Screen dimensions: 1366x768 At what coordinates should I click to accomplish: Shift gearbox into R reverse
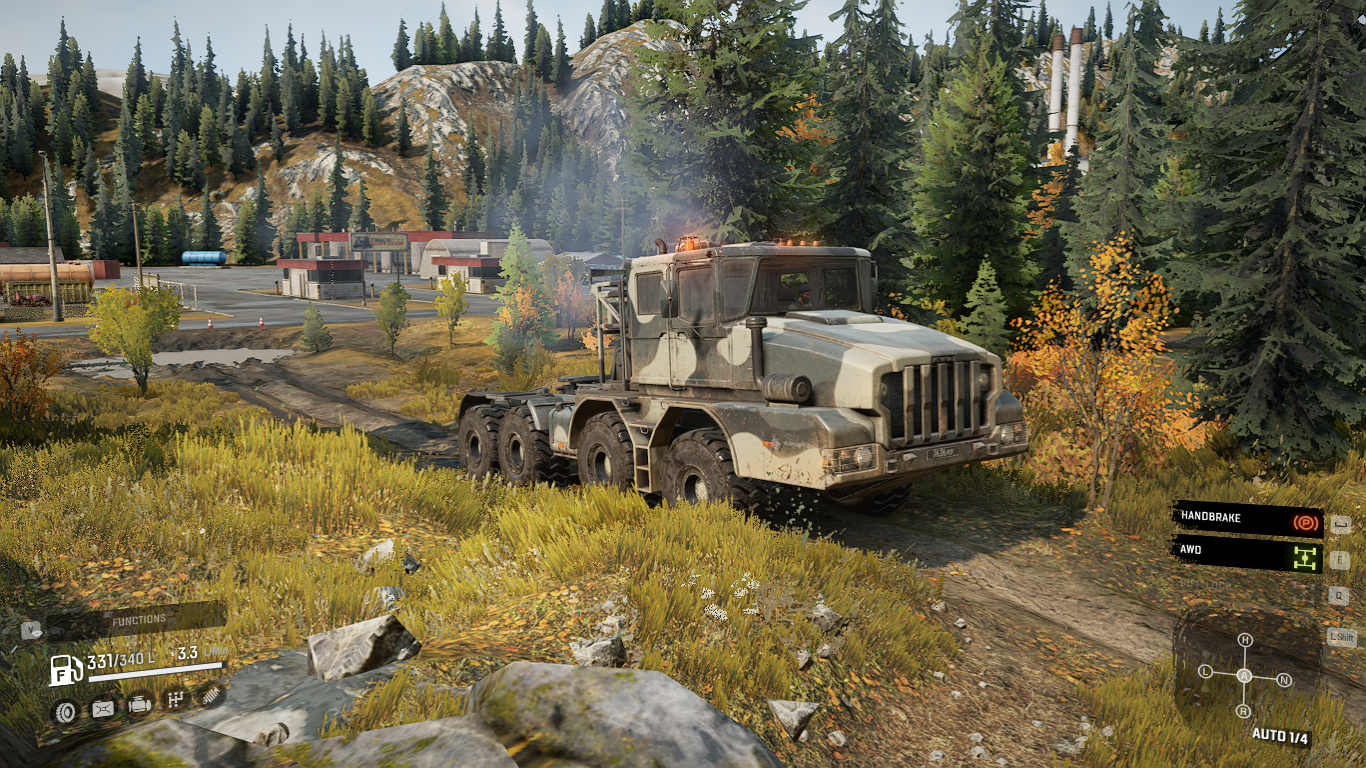[1243, 711]
